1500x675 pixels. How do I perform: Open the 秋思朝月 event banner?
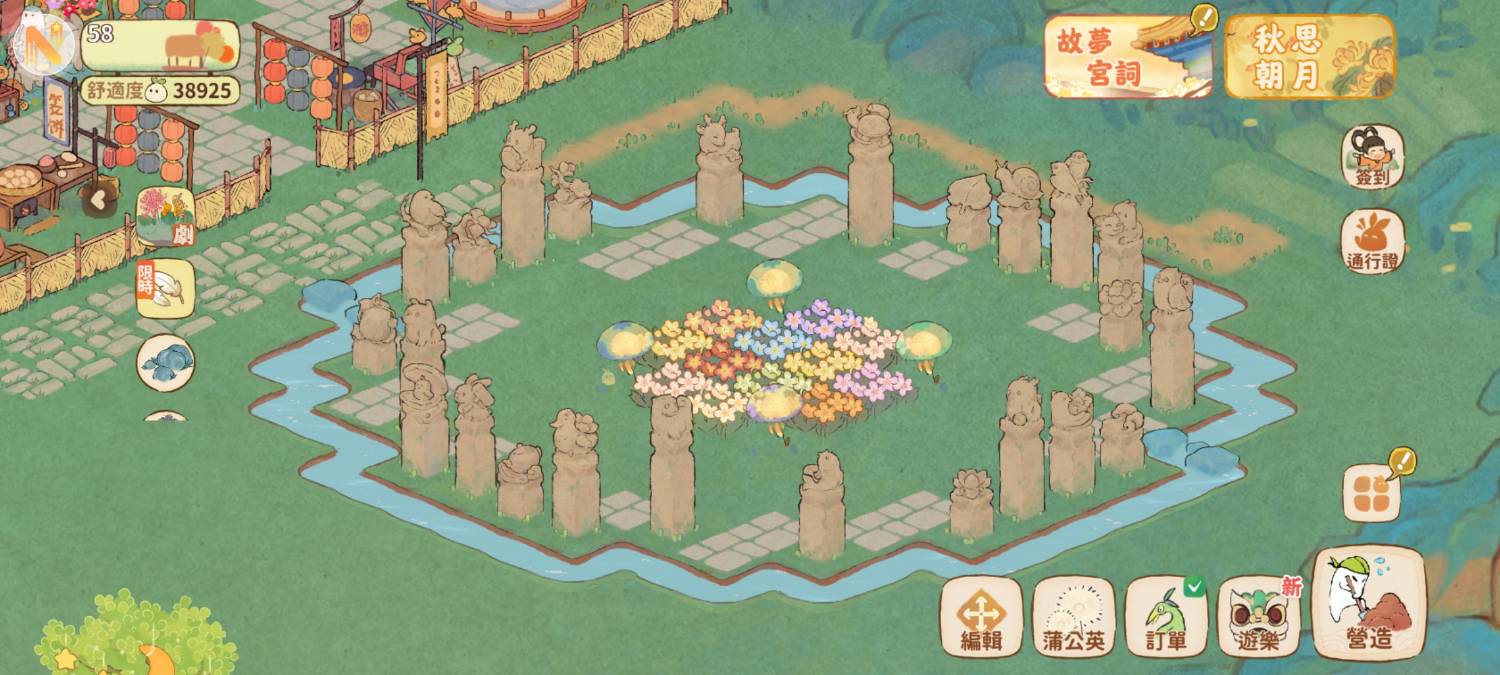pyautogui.click(x=1309, y=56)
